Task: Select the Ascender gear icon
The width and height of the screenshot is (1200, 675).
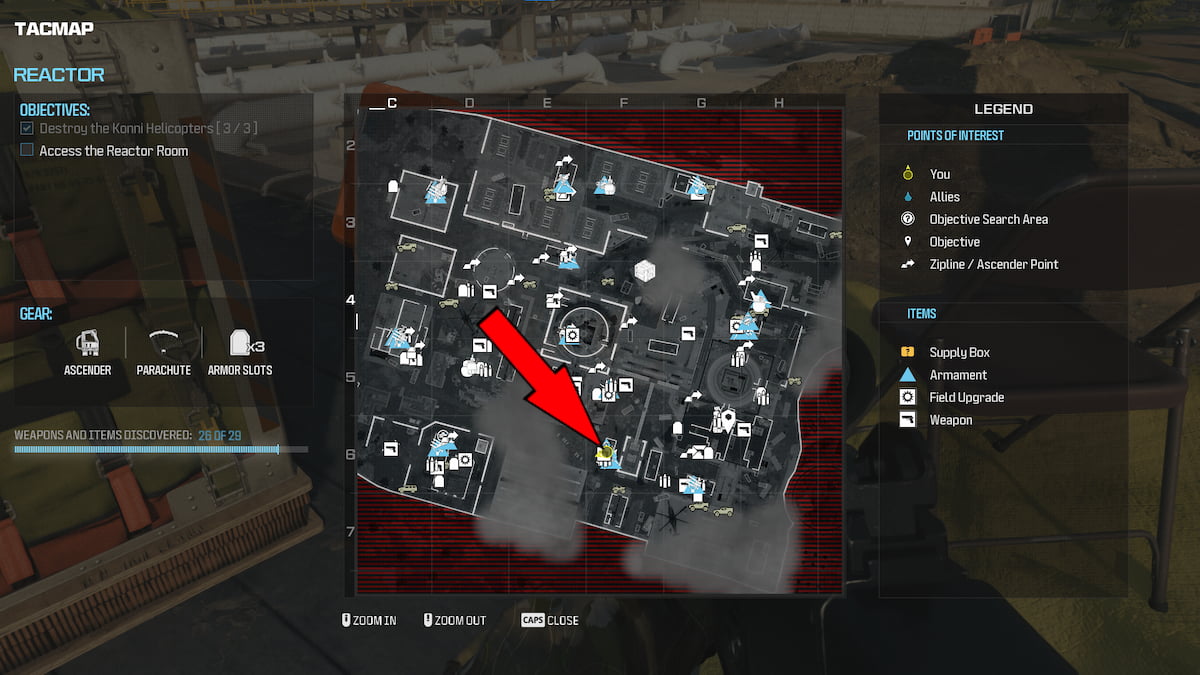Action: point(88,344)
